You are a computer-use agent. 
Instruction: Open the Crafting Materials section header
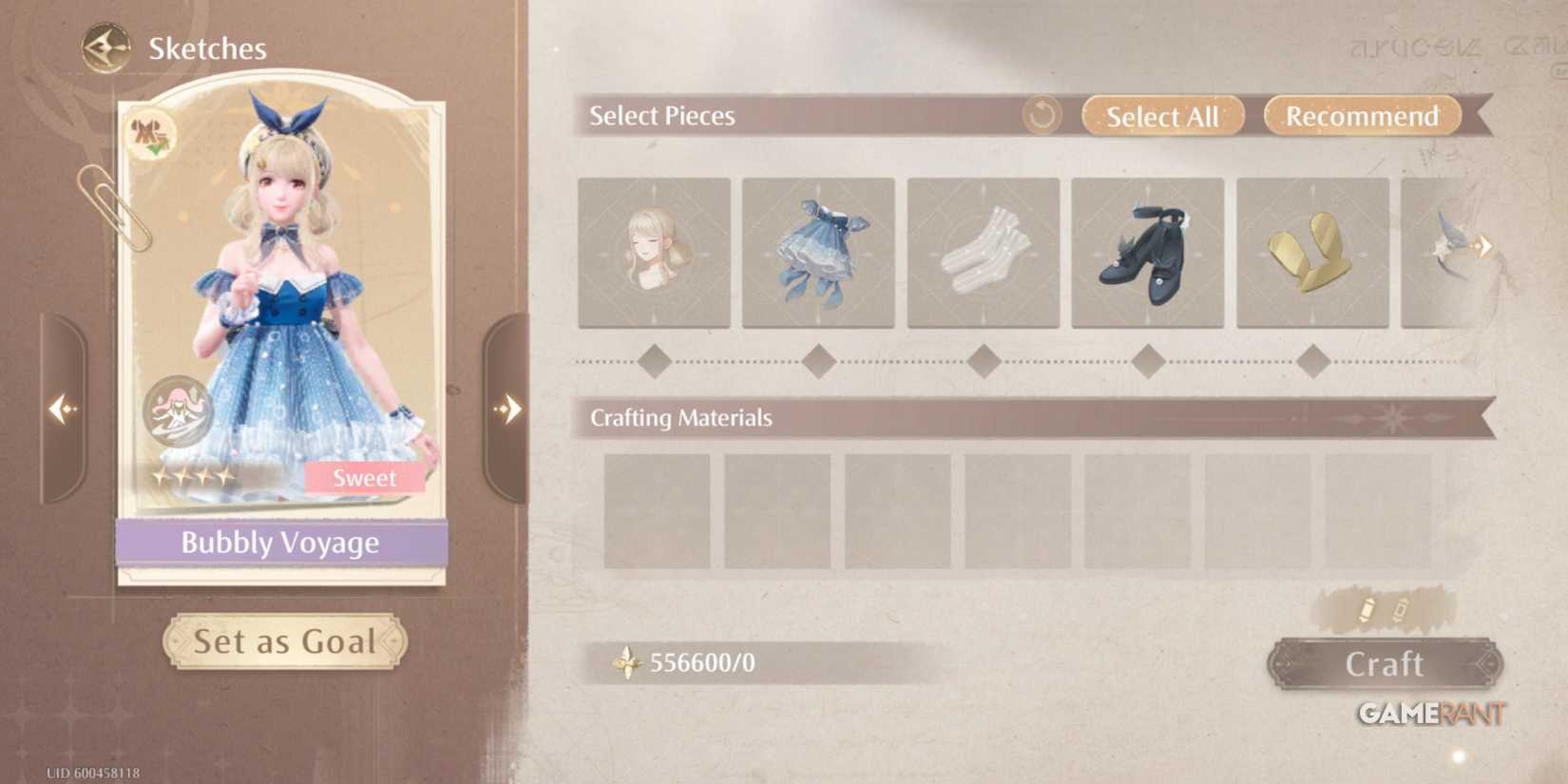680,418
